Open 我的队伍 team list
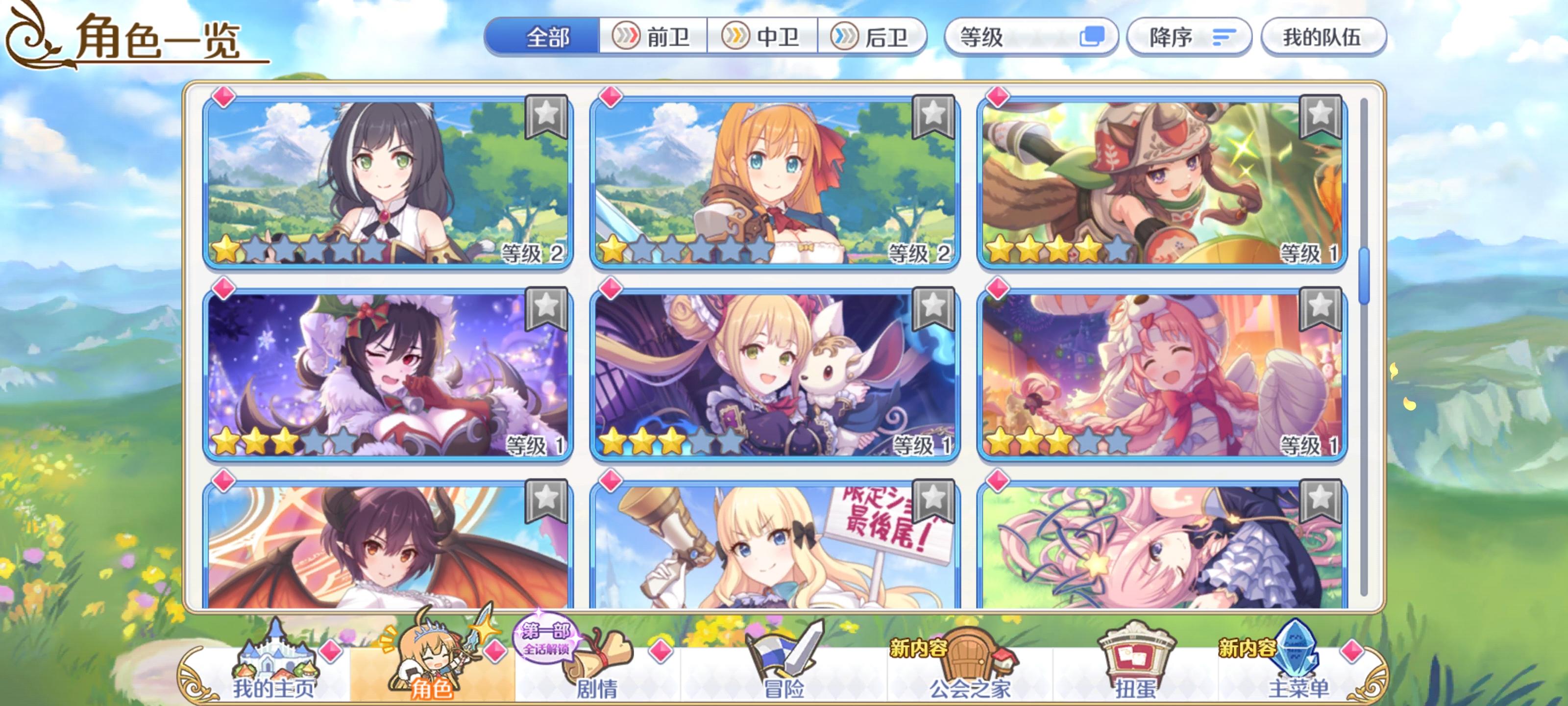 click(1325, 38)
